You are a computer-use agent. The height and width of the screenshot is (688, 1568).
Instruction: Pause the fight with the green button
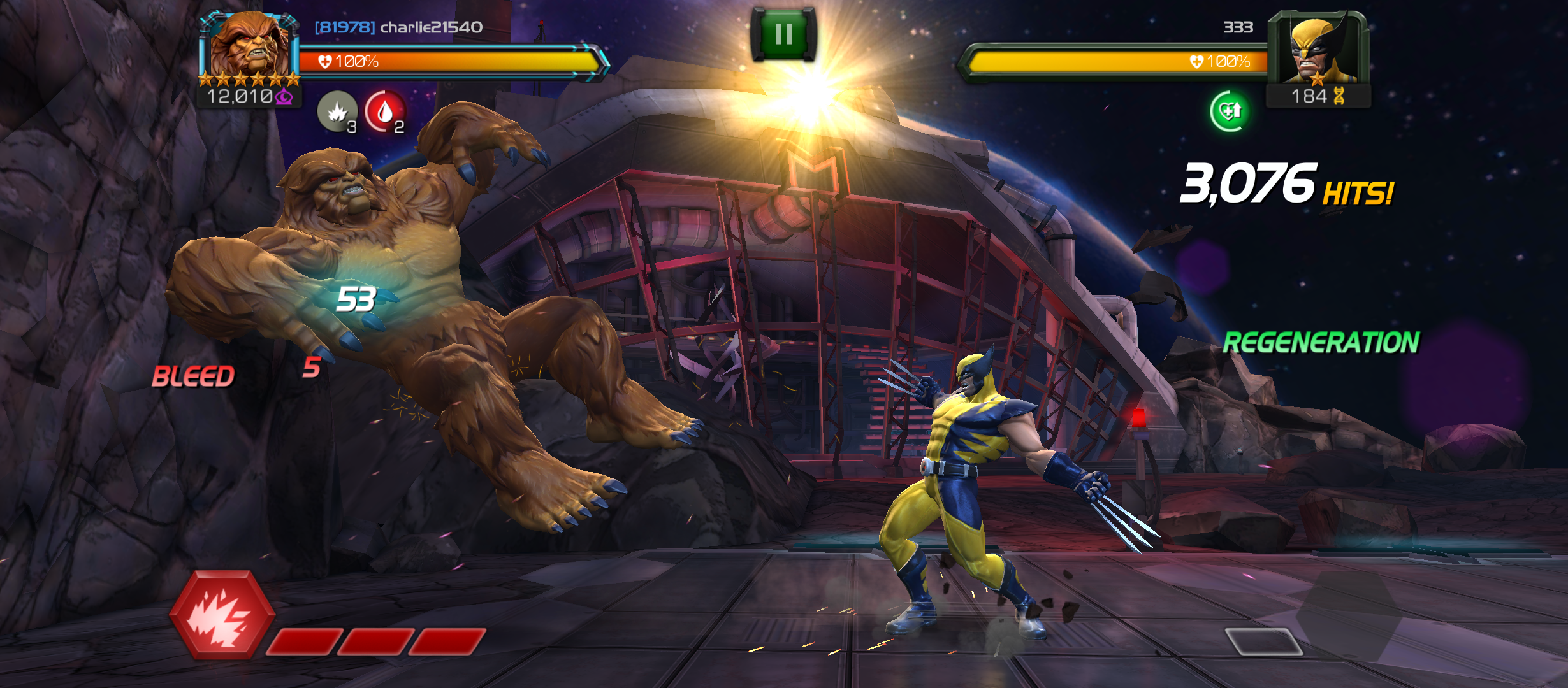tap(783, 34)
